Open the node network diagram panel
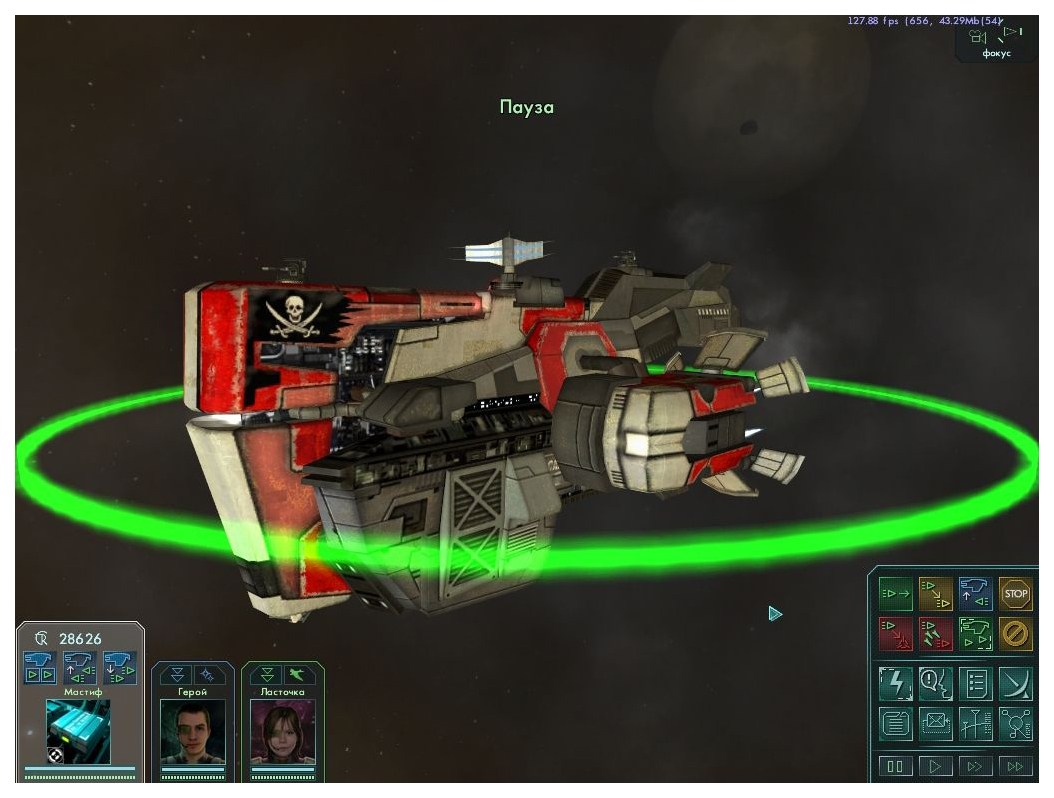Viewport: 1054px width, 798px height. (1015, 723)
